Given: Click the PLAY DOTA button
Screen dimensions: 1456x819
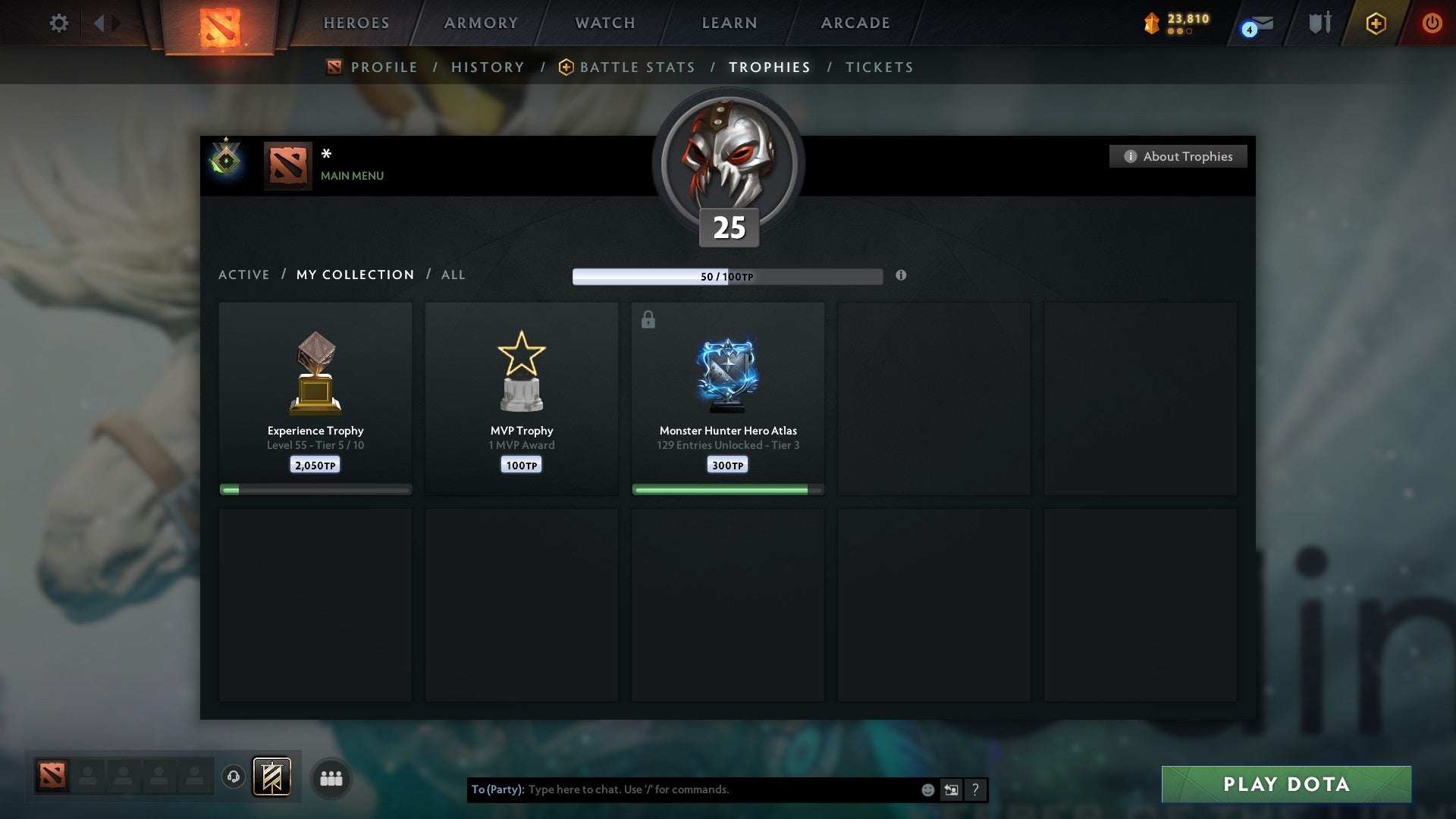Looking at the screenshot, I should tap(1285, 784).
